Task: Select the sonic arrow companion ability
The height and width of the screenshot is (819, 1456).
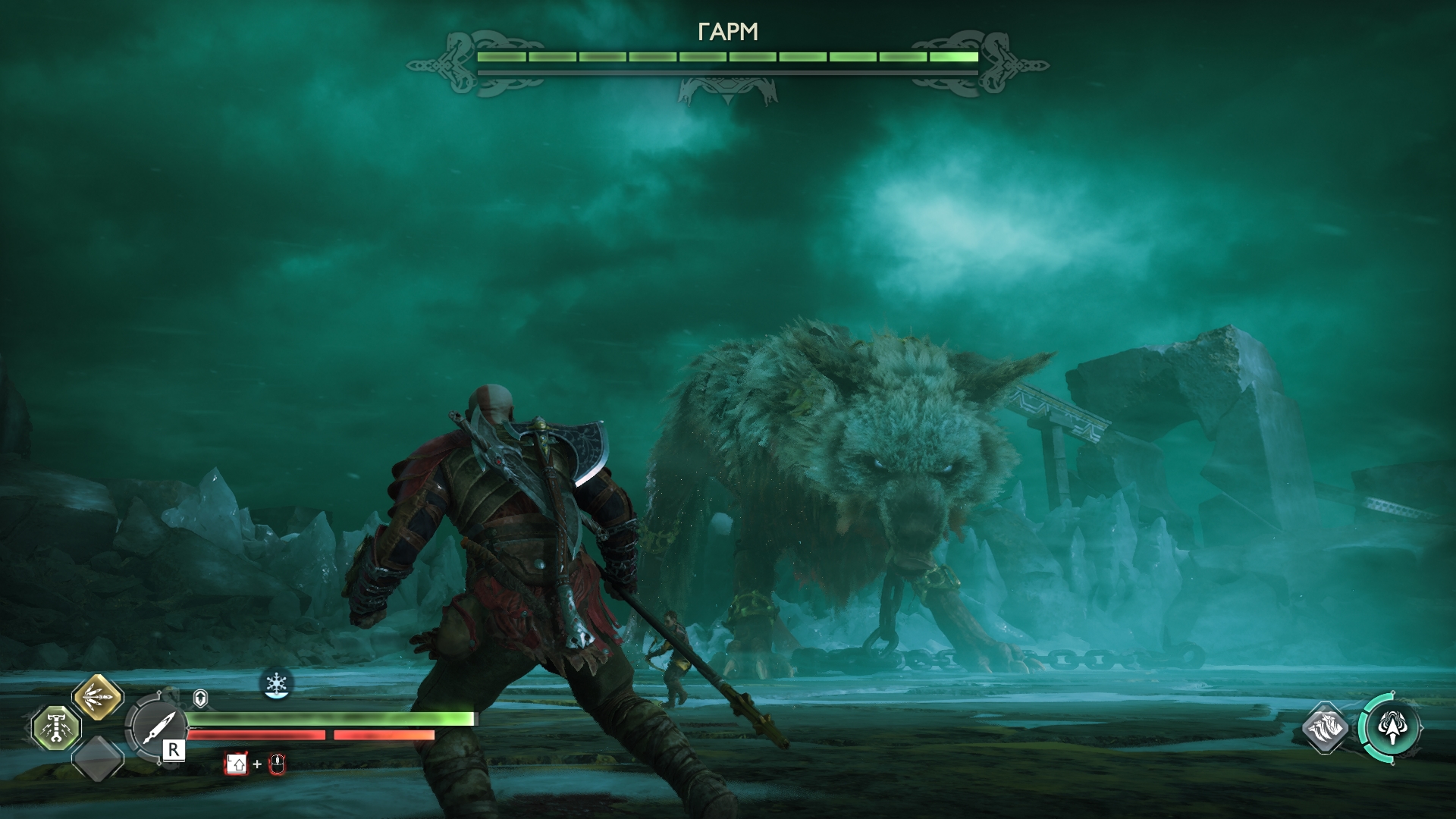Action: (x=1390, y=728)
